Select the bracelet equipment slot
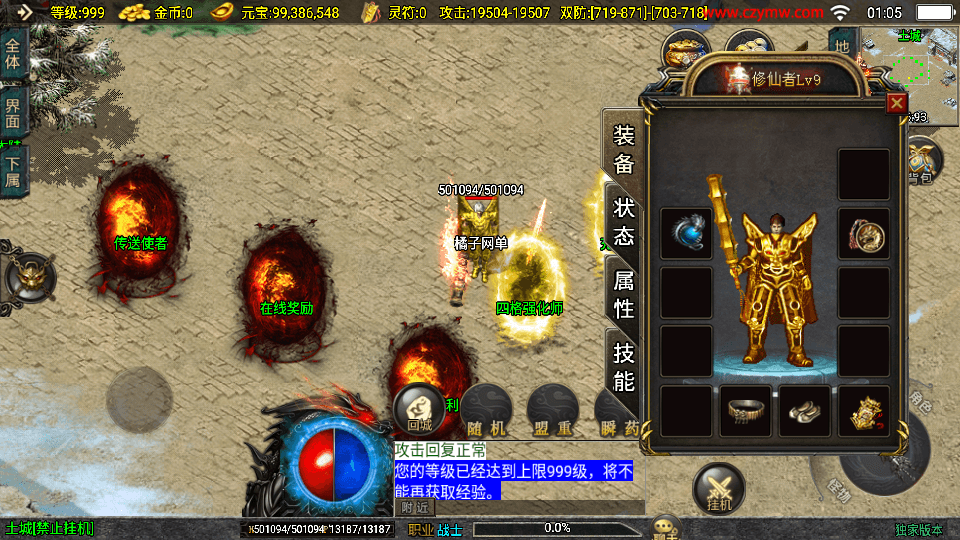 click(x=863, y=233)
